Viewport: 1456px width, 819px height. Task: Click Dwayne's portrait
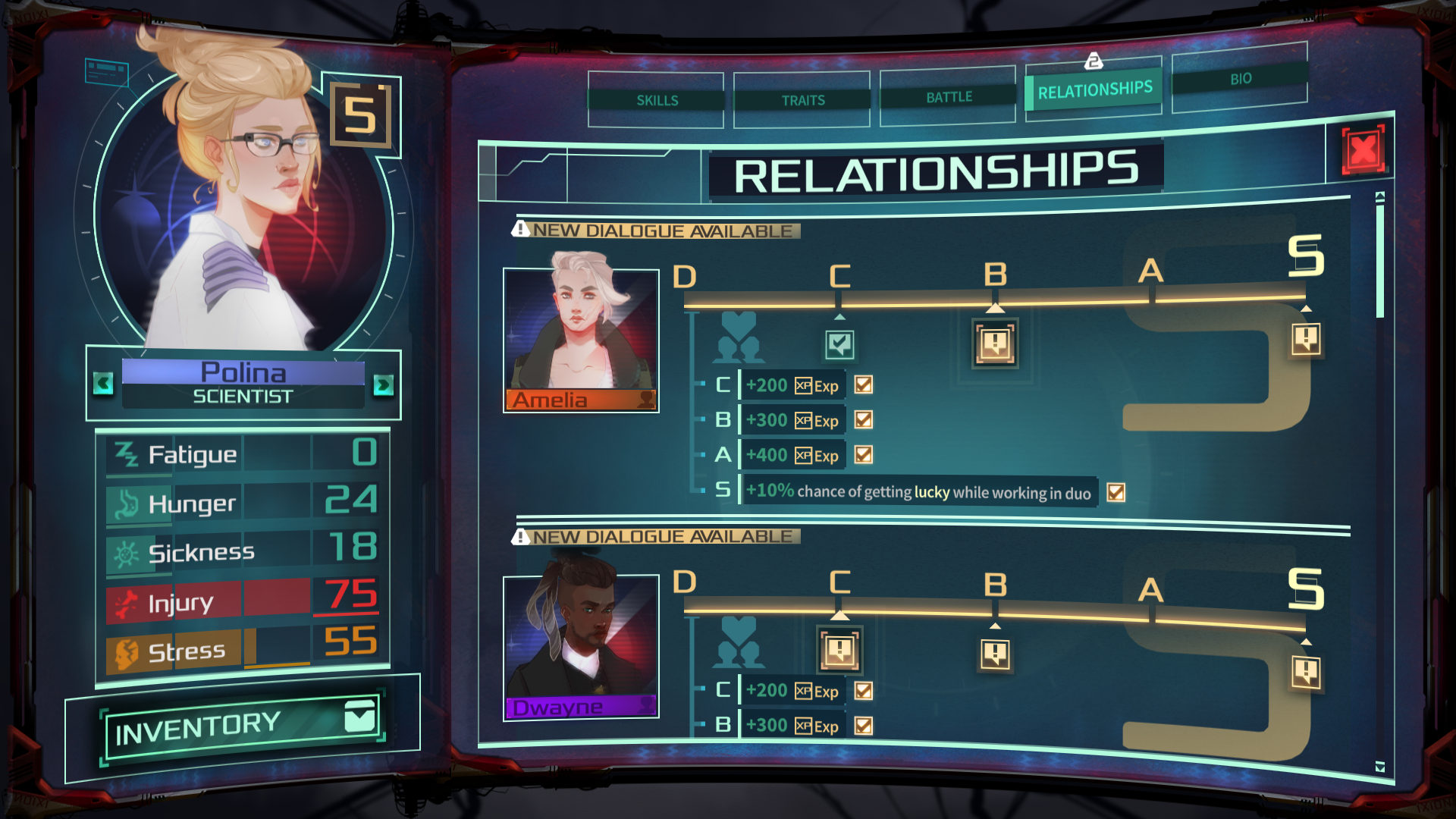[x=581, y=641]
